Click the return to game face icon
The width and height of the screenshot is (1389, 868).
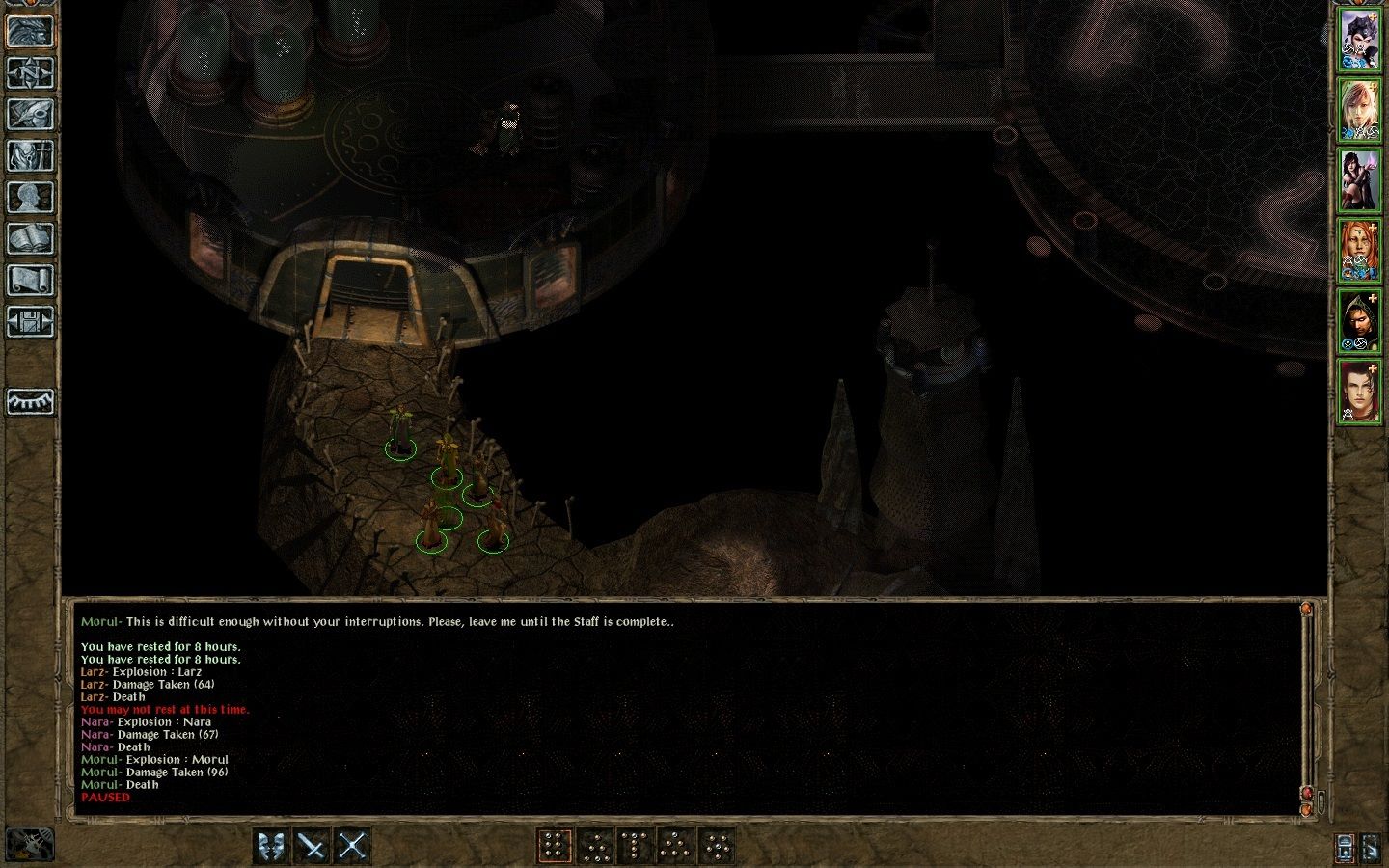point(30,31)
